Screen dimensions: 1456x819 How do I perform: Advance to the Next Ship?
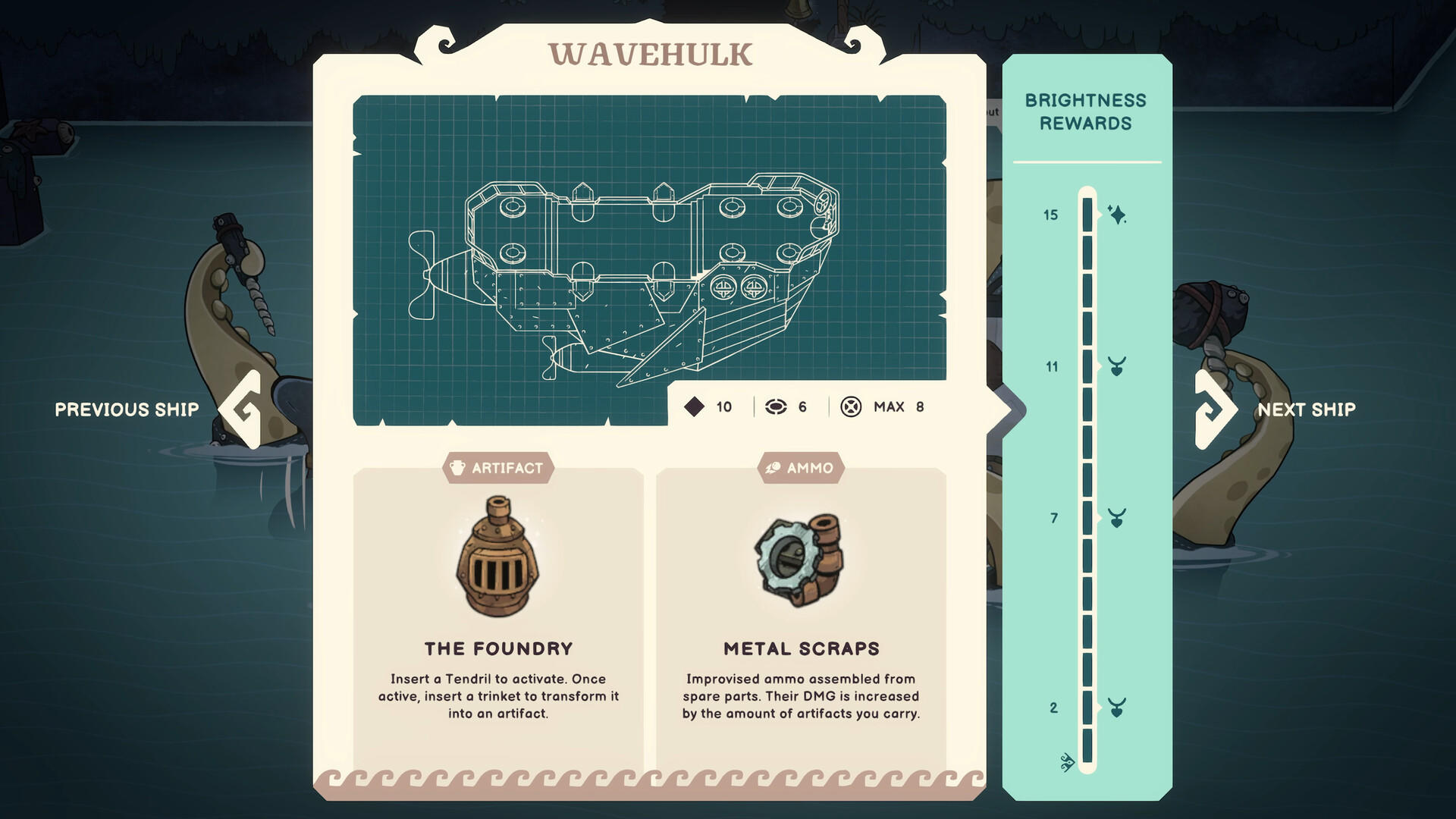point(1306,409)
